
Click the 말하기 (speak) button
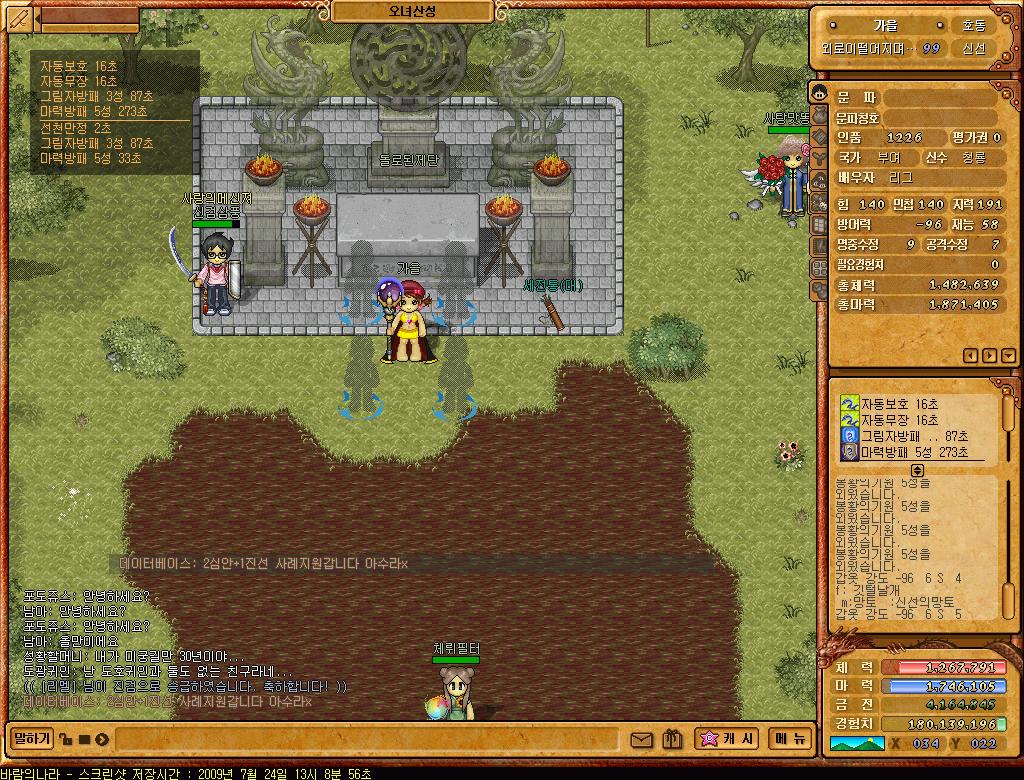[30, 739]
